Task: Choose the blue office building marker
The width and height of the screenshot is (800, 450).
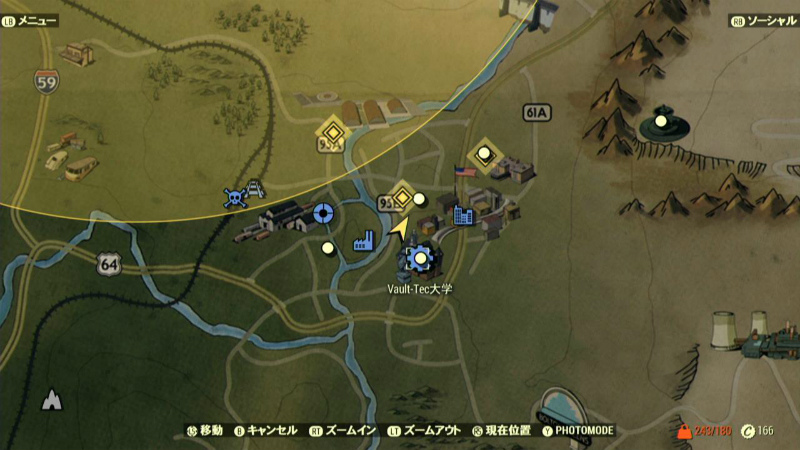Action: 463,214
